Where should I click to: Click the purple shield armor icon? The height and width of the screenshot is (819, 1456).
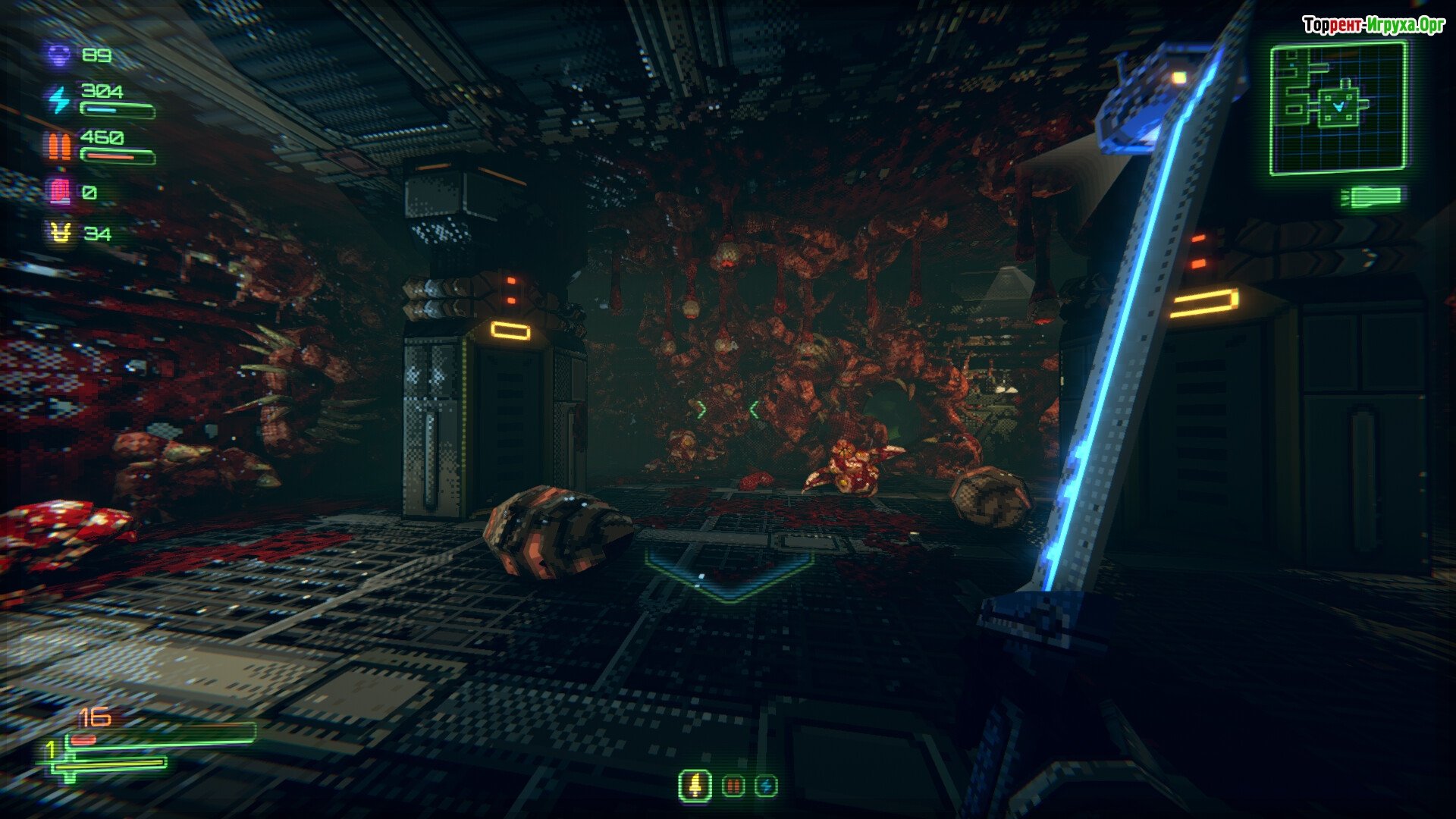[x=59, y=55]
